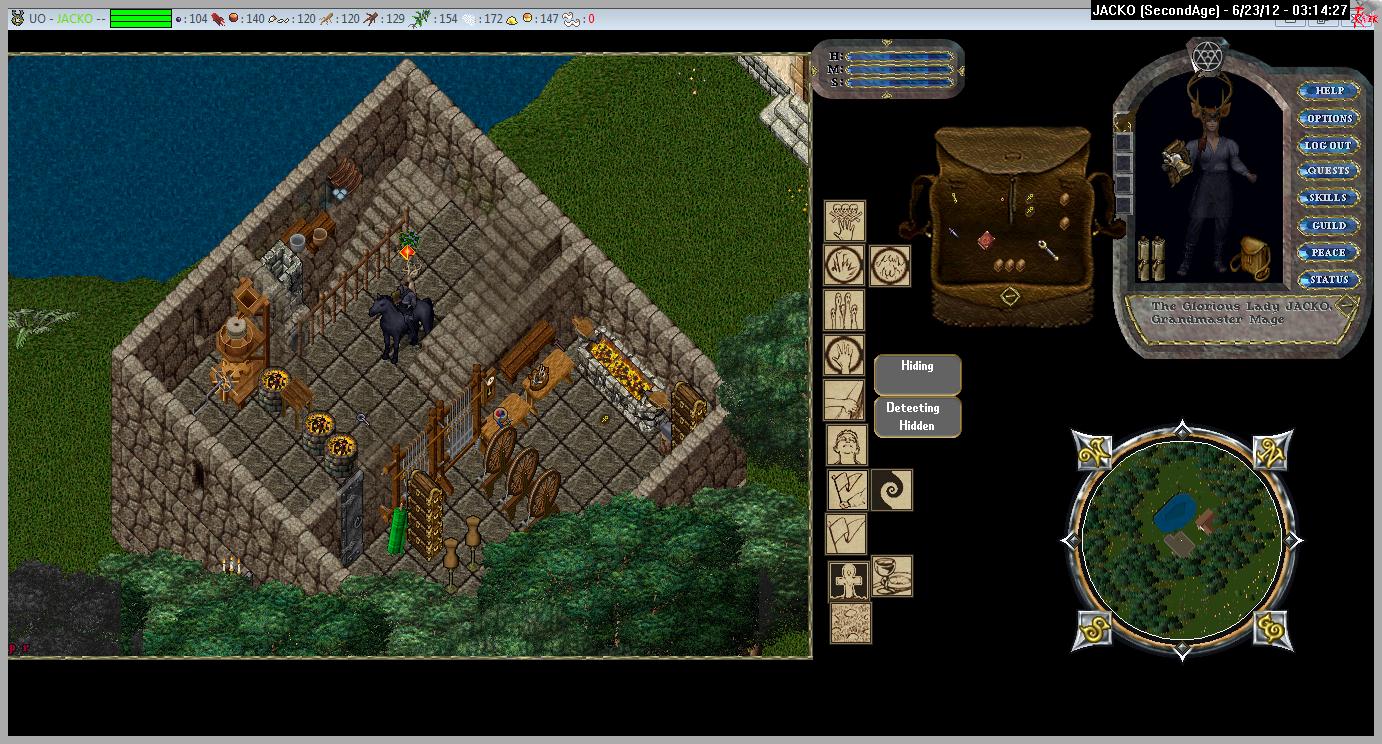
Task: Select the silver key in the backpack
Action: point(1047,249)
